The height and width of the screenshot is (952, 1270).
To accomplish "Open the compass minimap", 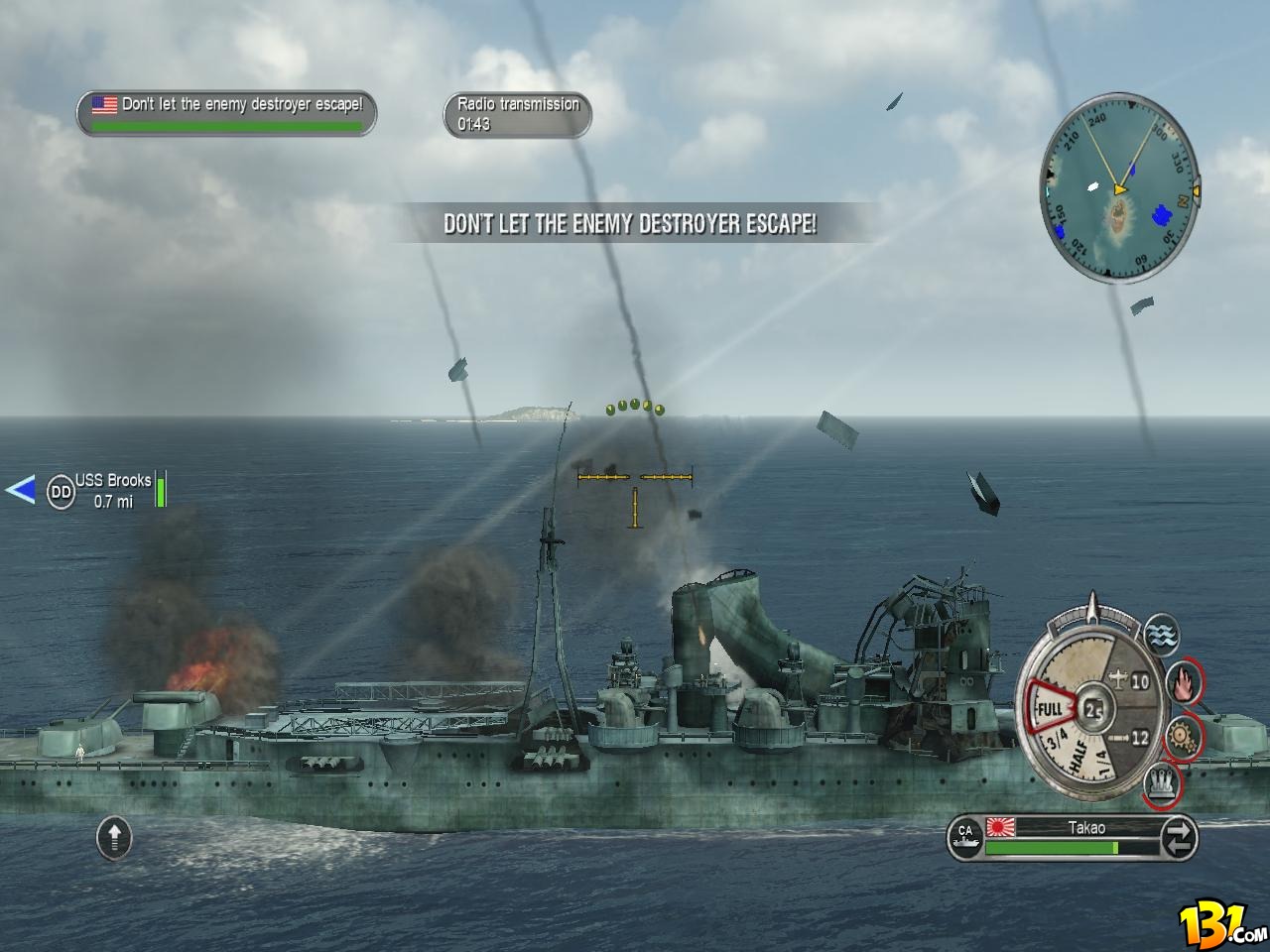I will [x=1119, y=190].
